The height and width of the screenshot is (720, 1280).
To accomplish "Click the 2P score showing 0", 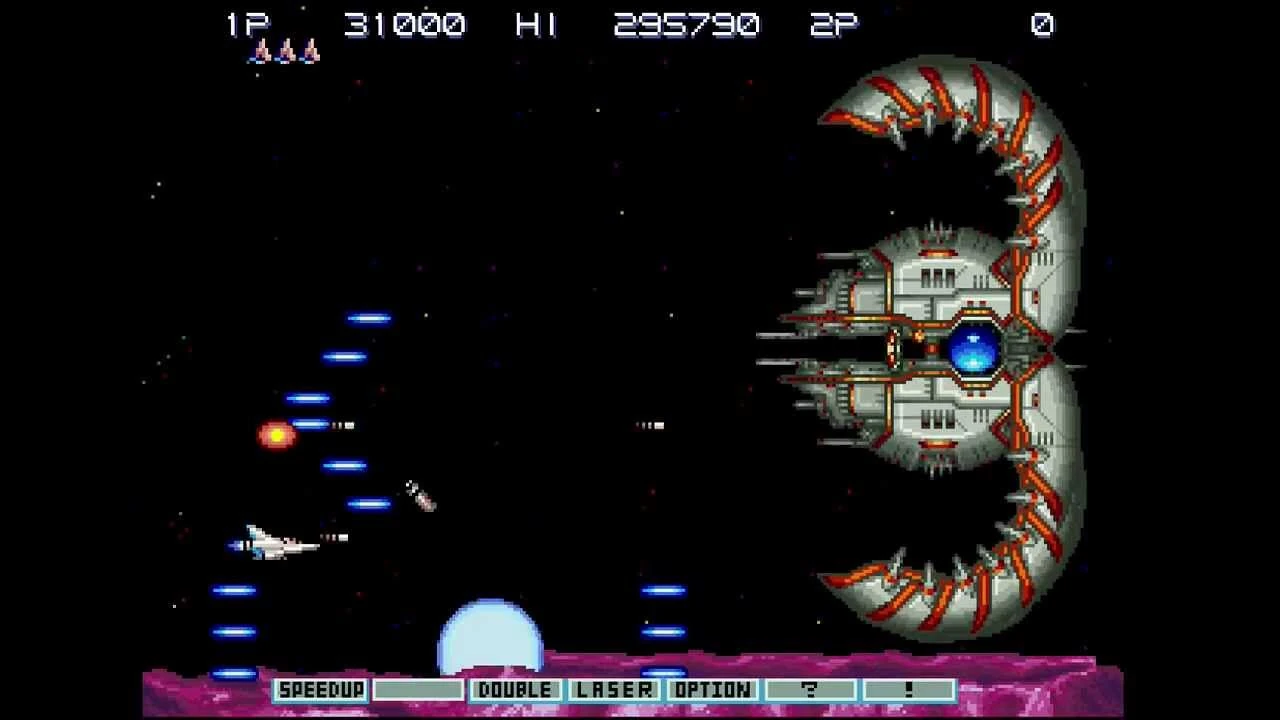I will 1043,24.
